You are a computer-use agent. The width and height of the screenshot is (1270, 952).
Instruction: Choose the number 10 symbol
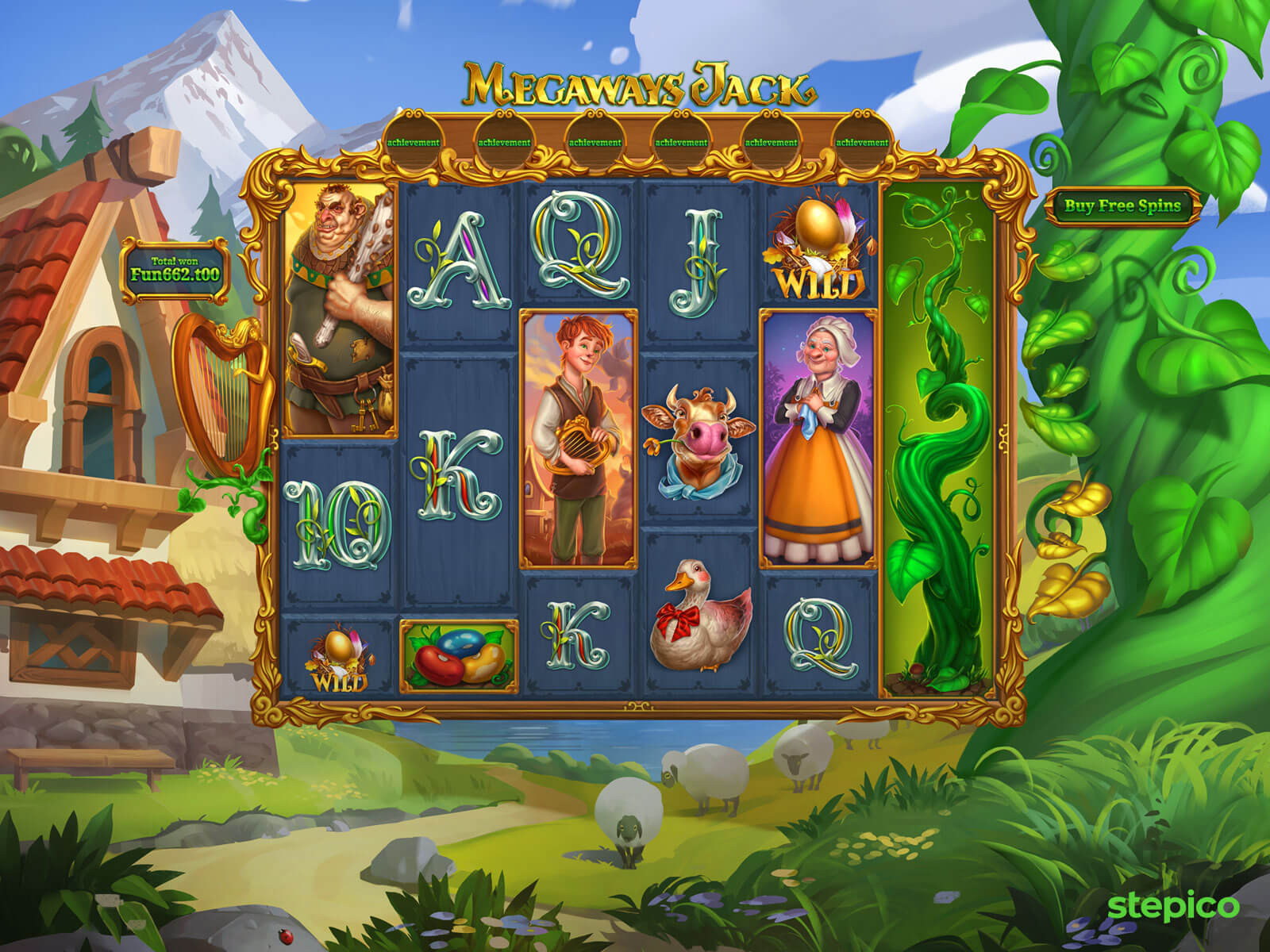(x=337, y=525)
